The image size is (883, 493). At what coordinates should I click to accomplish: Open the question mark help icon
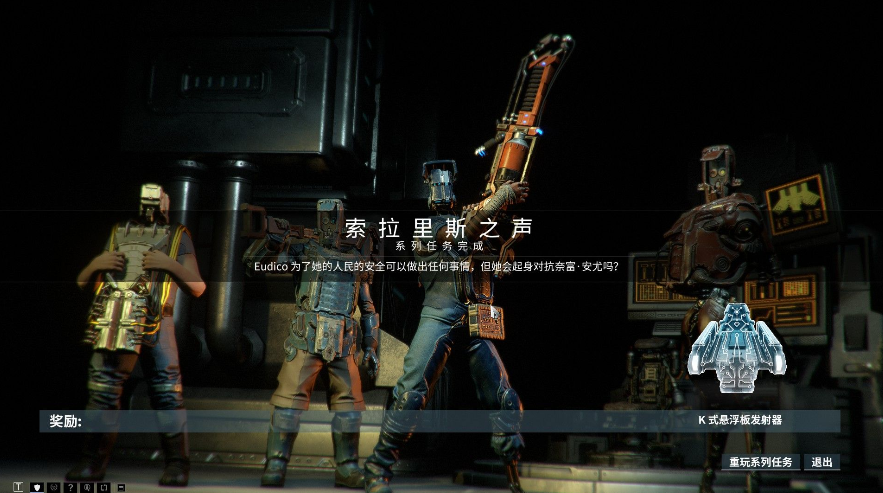[x=71, y=487]
